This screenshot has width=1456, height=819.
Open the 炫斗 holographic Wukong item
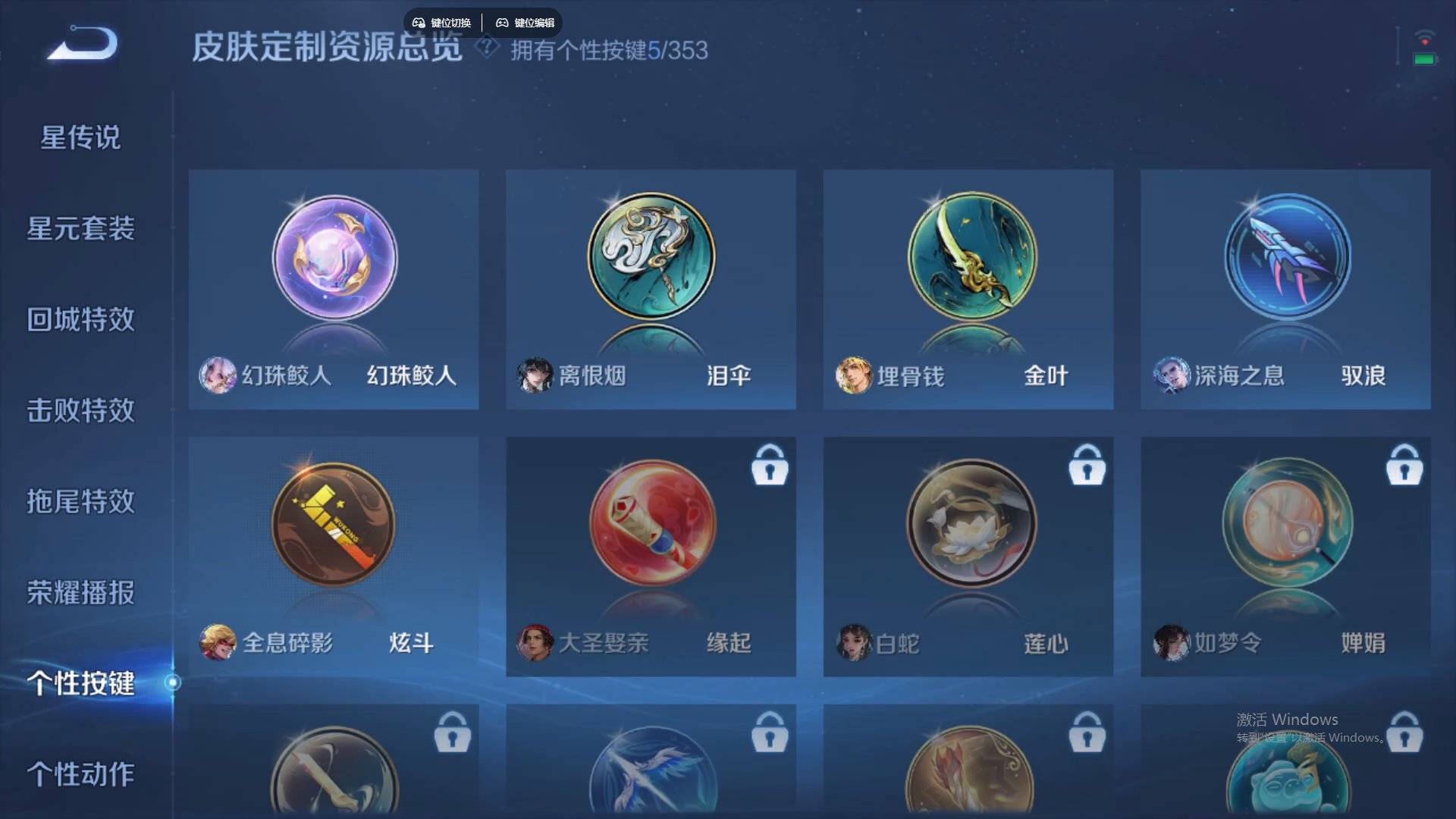point(334,525)
